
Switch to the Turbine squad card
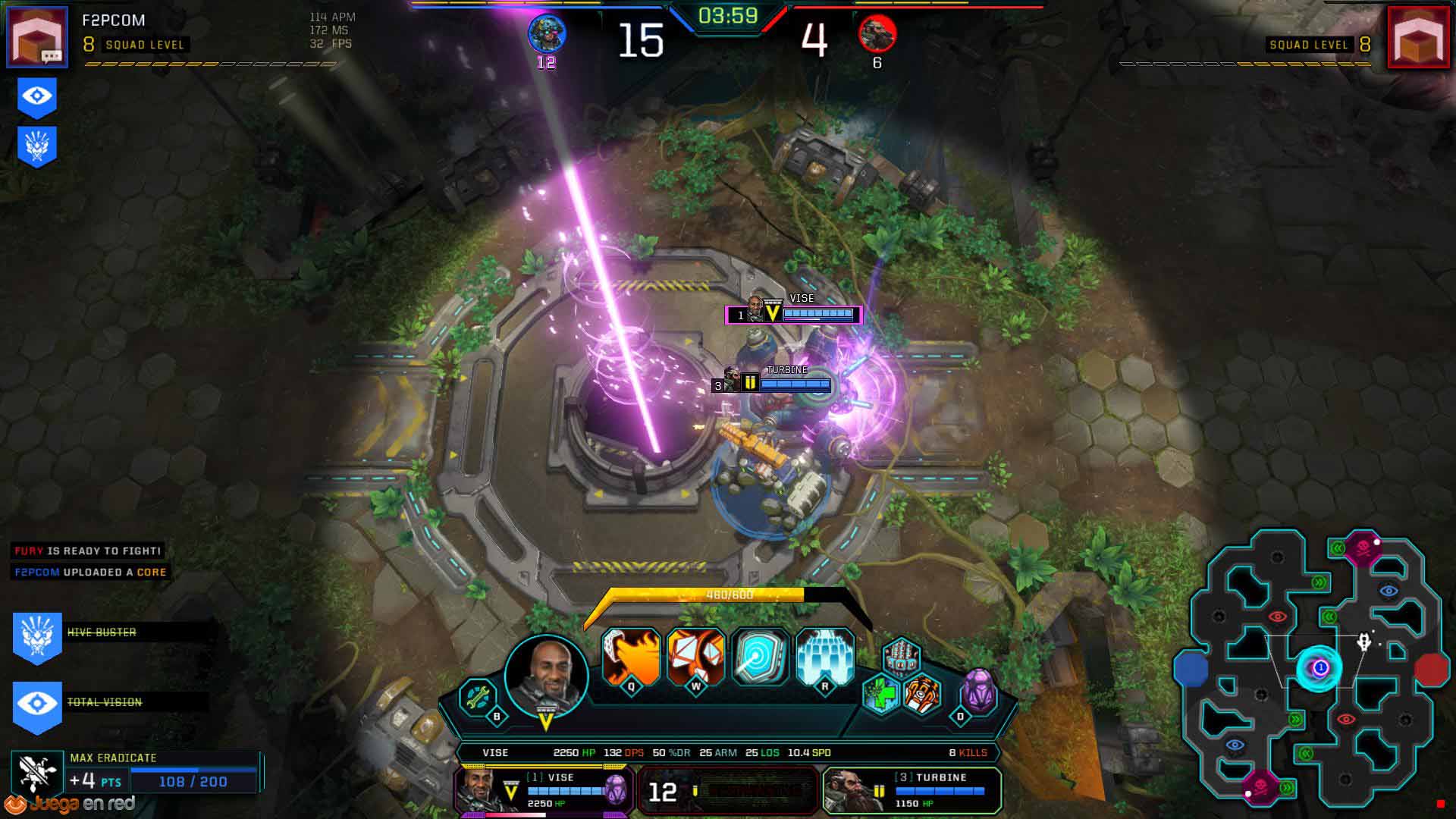pos(912,791)
